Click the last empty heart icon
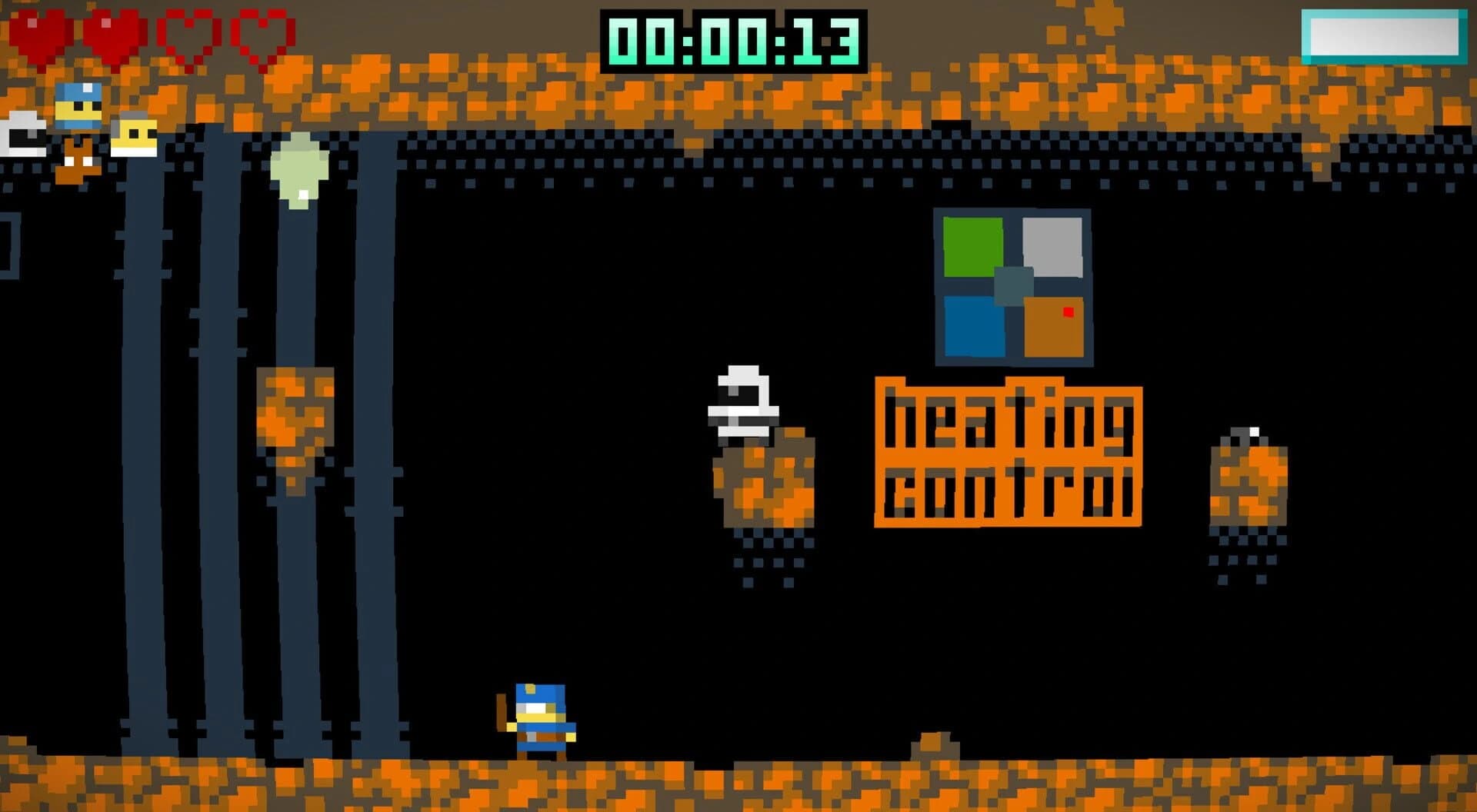 262,32
